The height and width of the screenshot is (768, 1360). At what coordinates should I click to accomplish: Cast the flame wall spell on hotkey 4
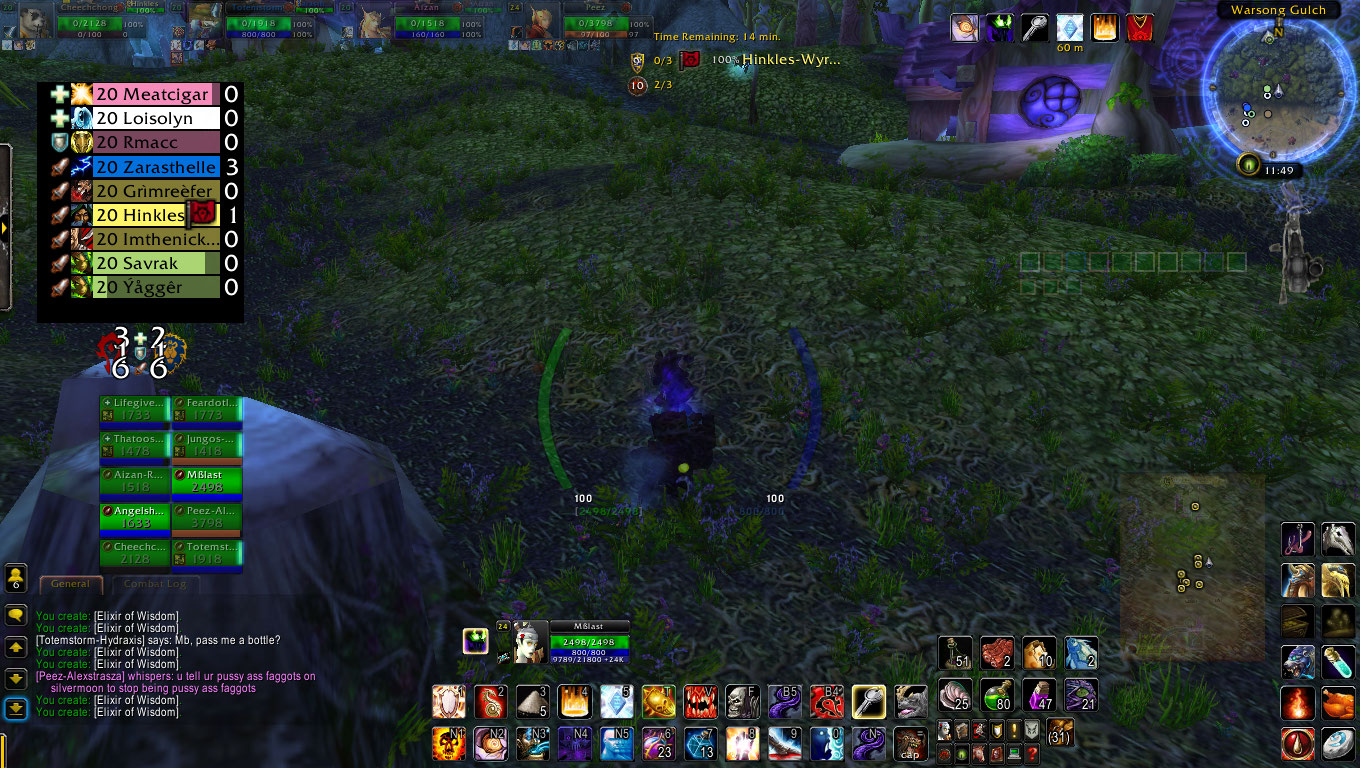click(574, 701)
